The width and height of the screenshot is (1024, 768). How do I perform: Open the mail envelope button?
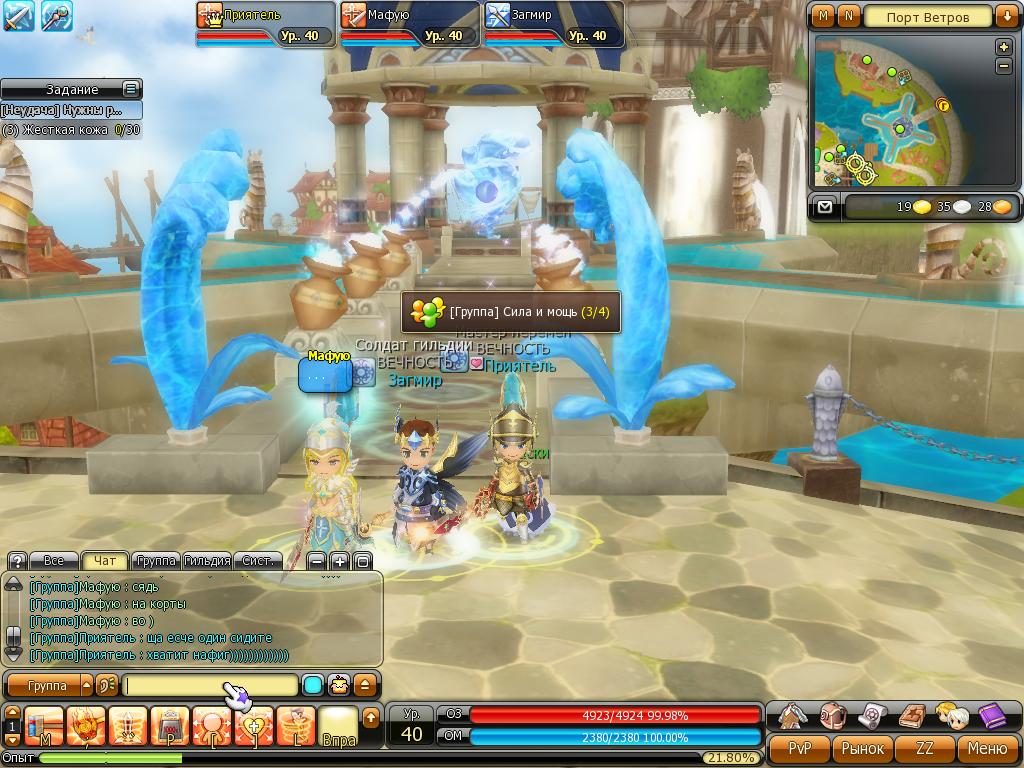(x=824, y=207)
